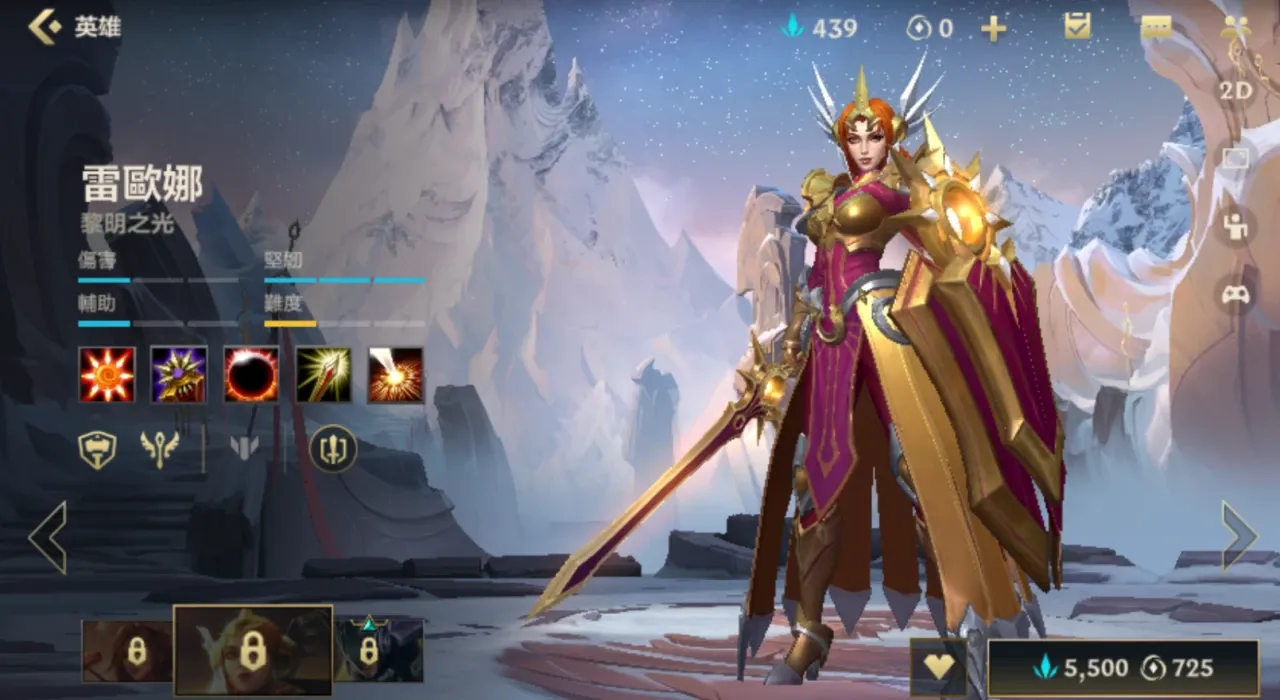This screenshot has height=700, width=1280.
Task: Open the chat bubble icon
Action: pyautogui.click(x=1156, y=27)
